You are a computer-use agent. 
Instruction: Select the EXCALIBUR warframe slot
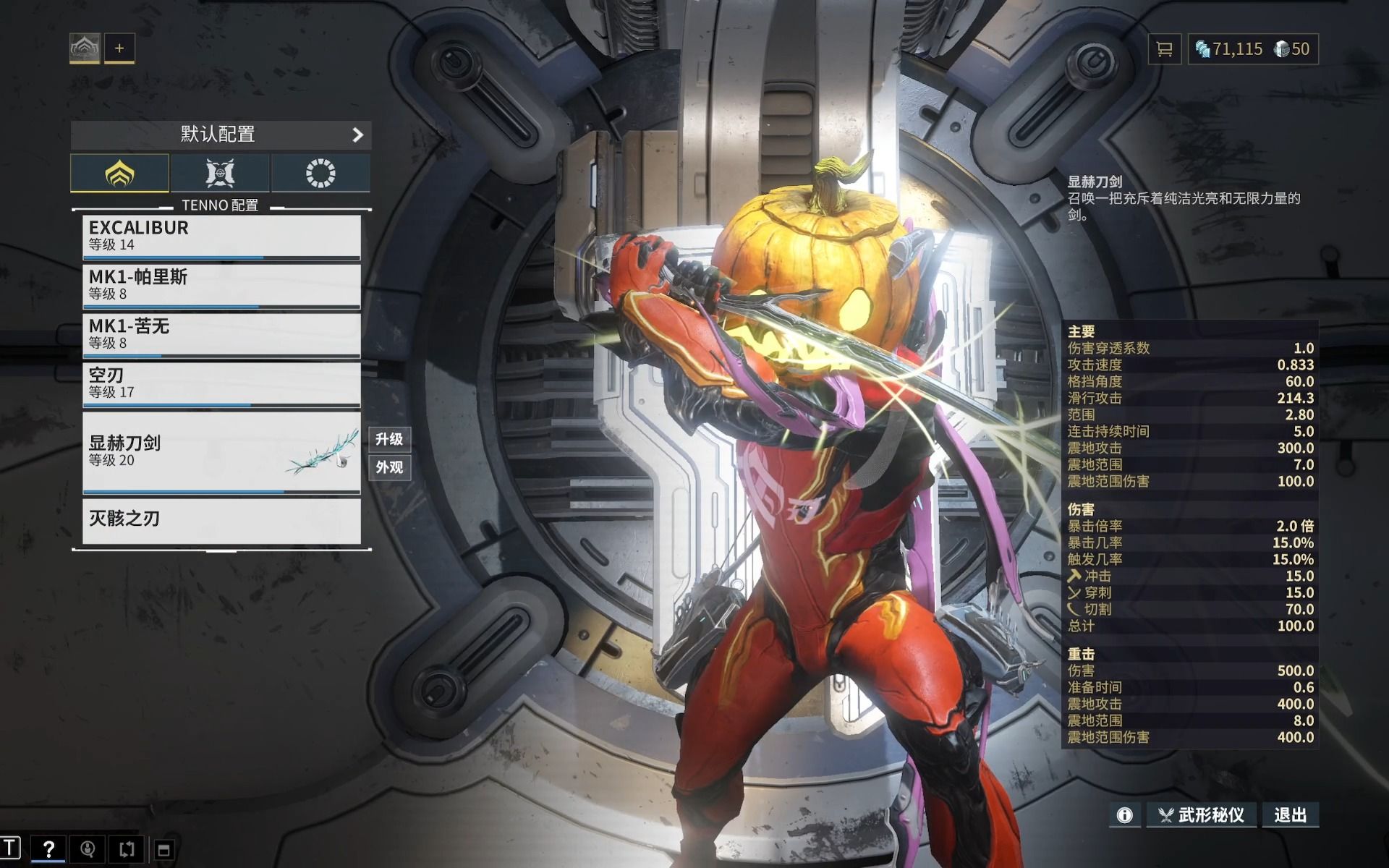[x=221, y=237]
